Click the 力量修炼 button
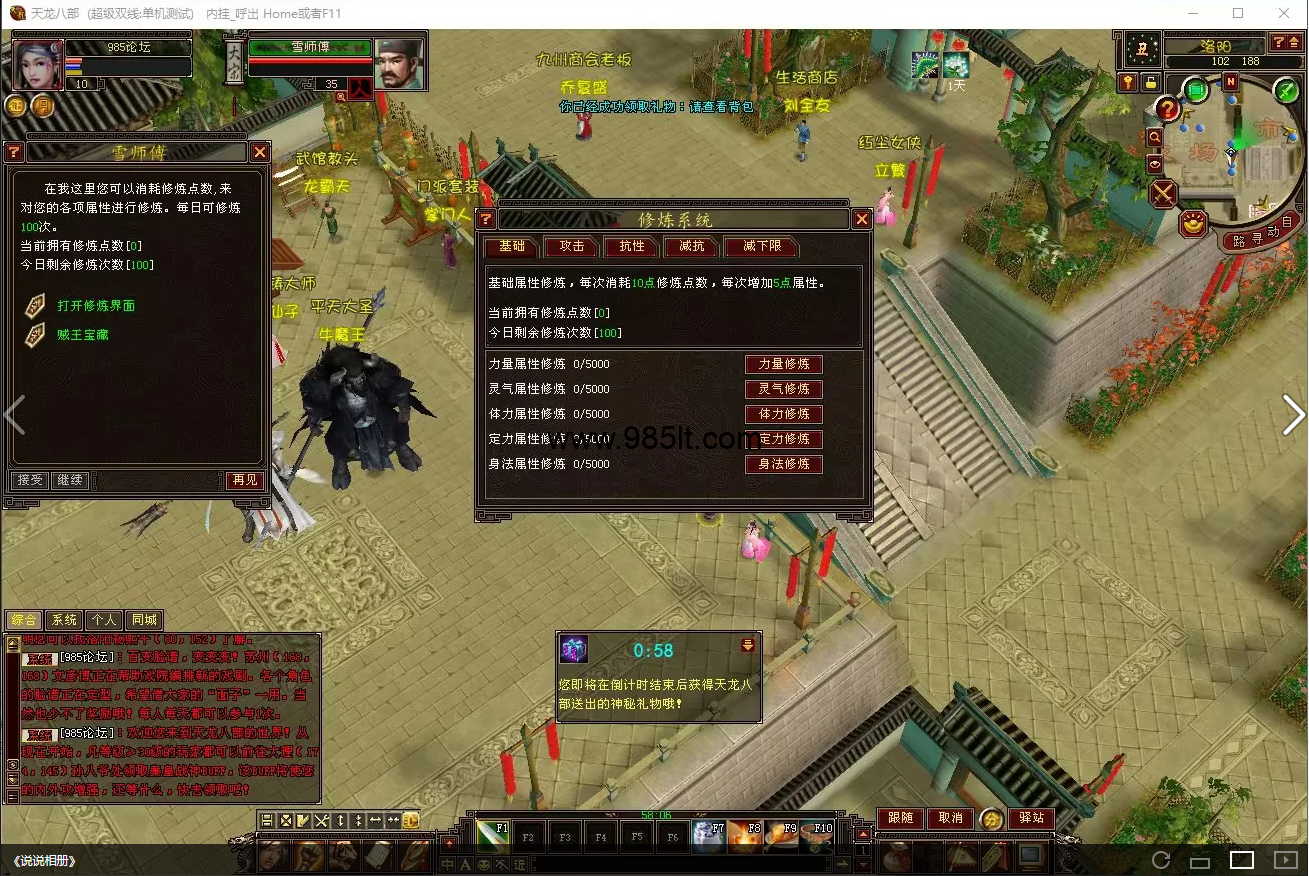 (784, 364)
